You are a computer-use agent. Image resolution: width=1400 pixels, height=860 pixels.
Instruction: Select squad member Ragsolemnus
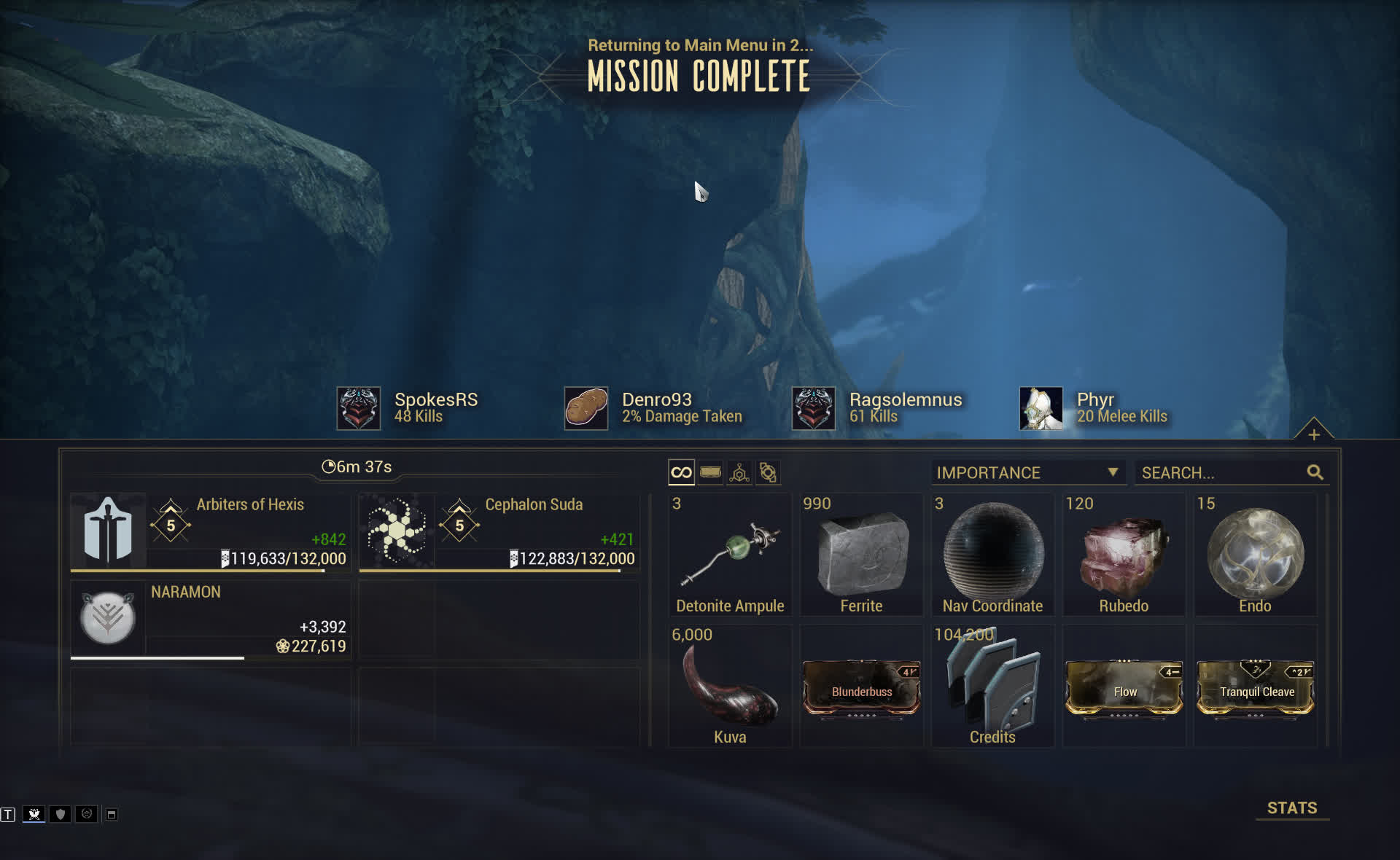click(878, 408)
